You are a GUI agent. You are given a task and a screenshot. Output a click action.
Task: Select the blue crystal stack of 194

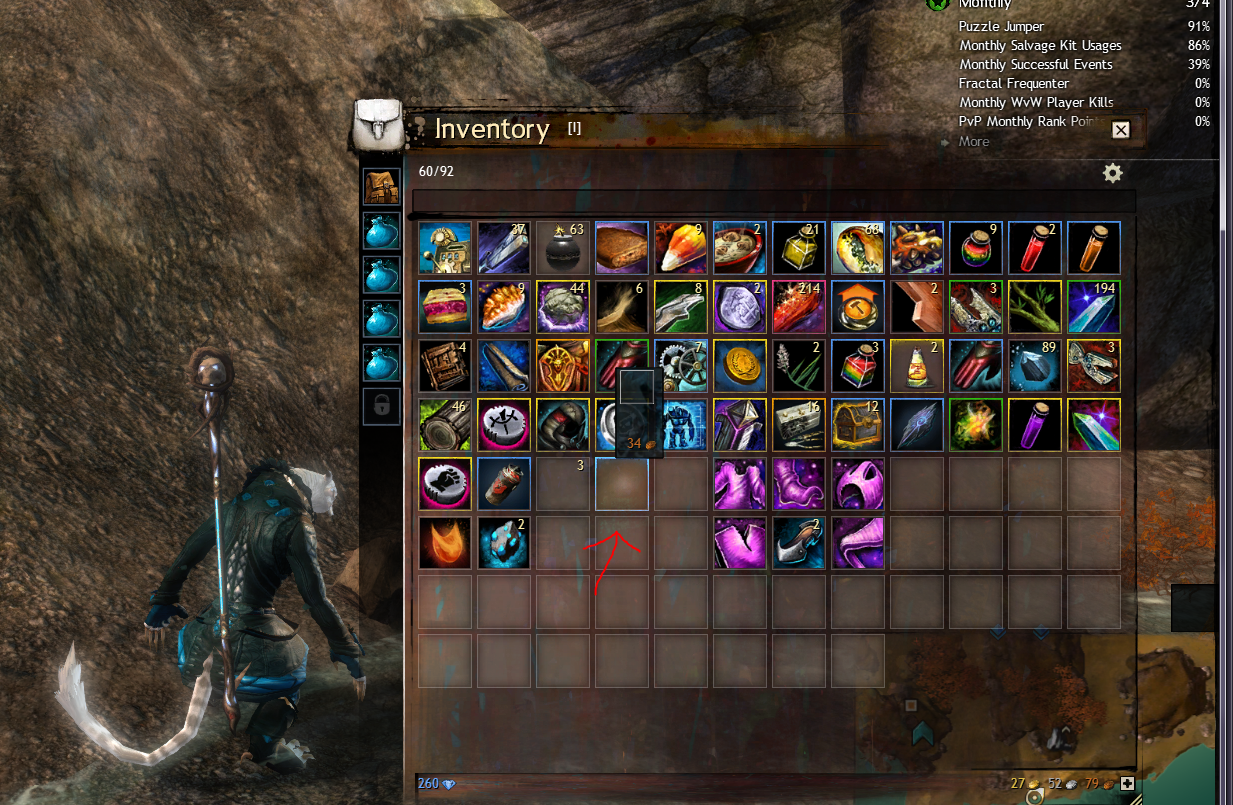tap(1094, 307)
